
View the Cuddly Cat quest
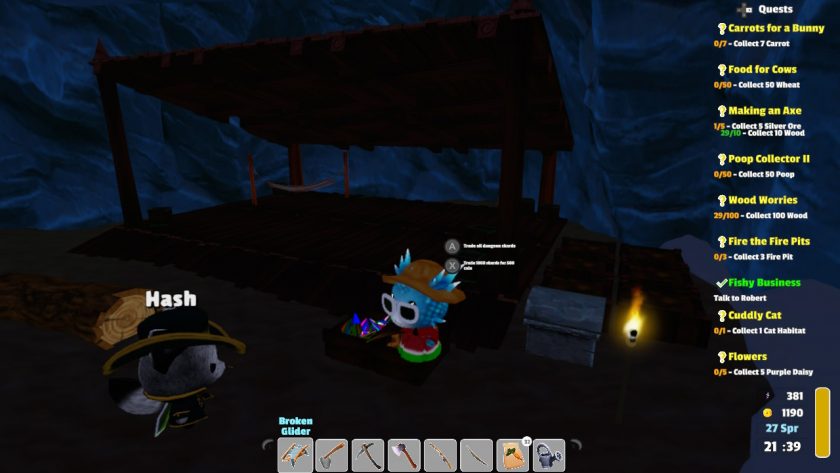click(x=754, y=316)
